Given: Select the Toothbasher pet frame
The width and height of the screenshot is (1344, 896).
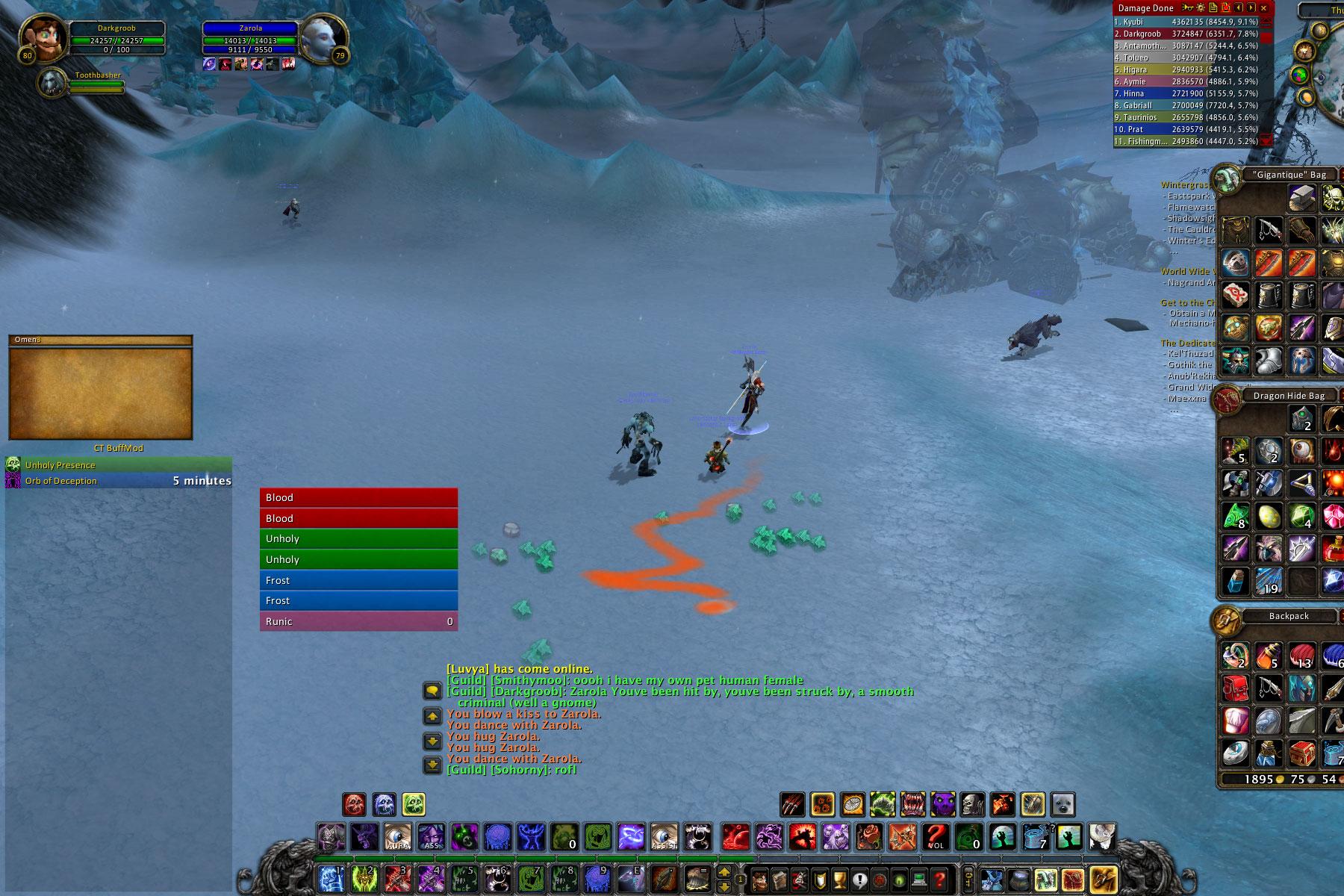Looking at the screenshot, I should pyautogui.click(x=52, y=83).
